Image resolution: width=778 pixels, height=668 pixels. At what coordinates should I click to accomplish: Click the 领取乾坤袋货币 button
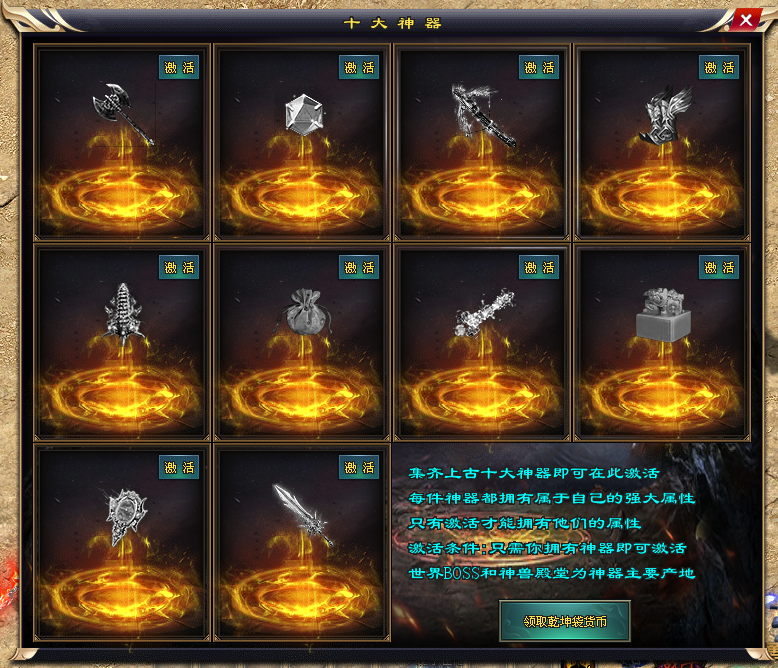[565, 621]
